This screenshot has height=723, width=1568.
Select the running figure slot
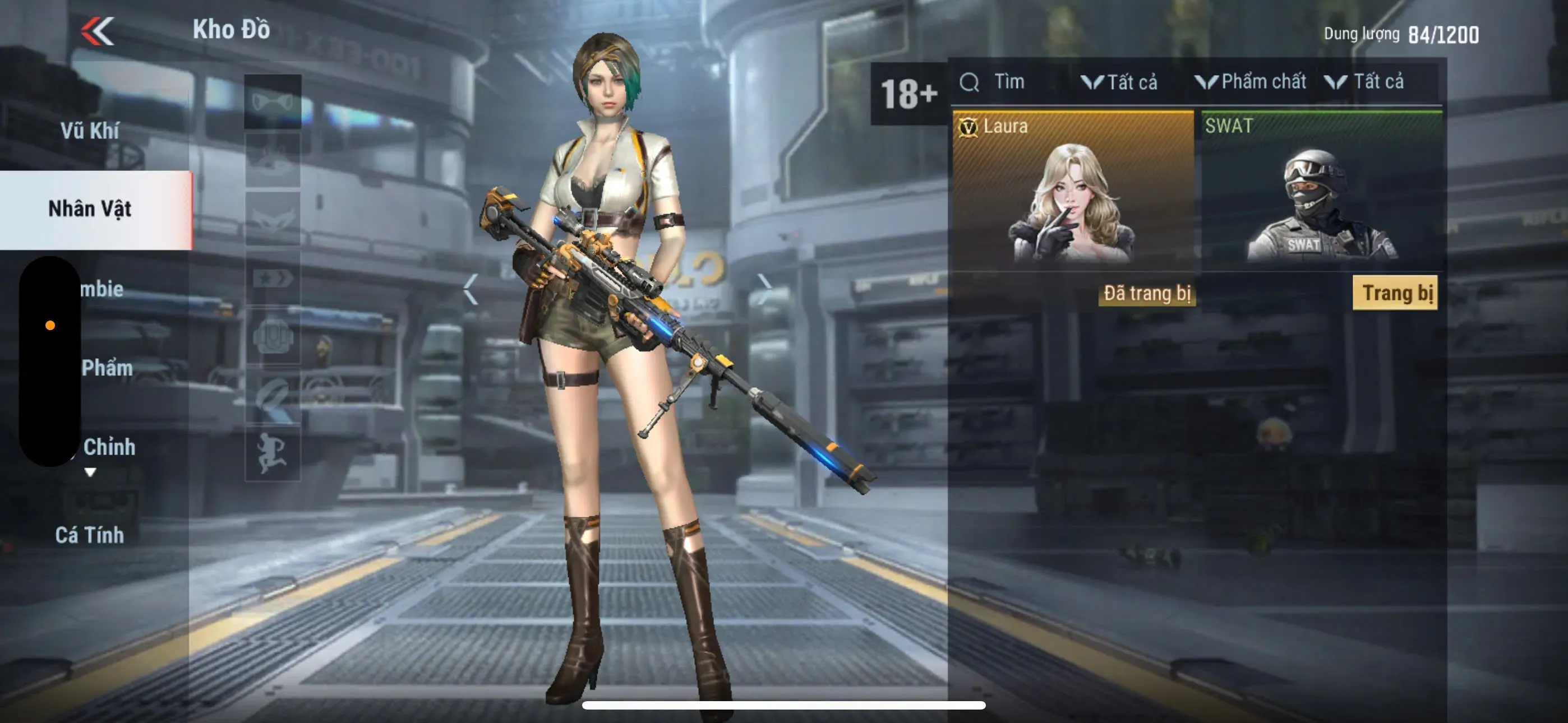[x=272, y=453]
